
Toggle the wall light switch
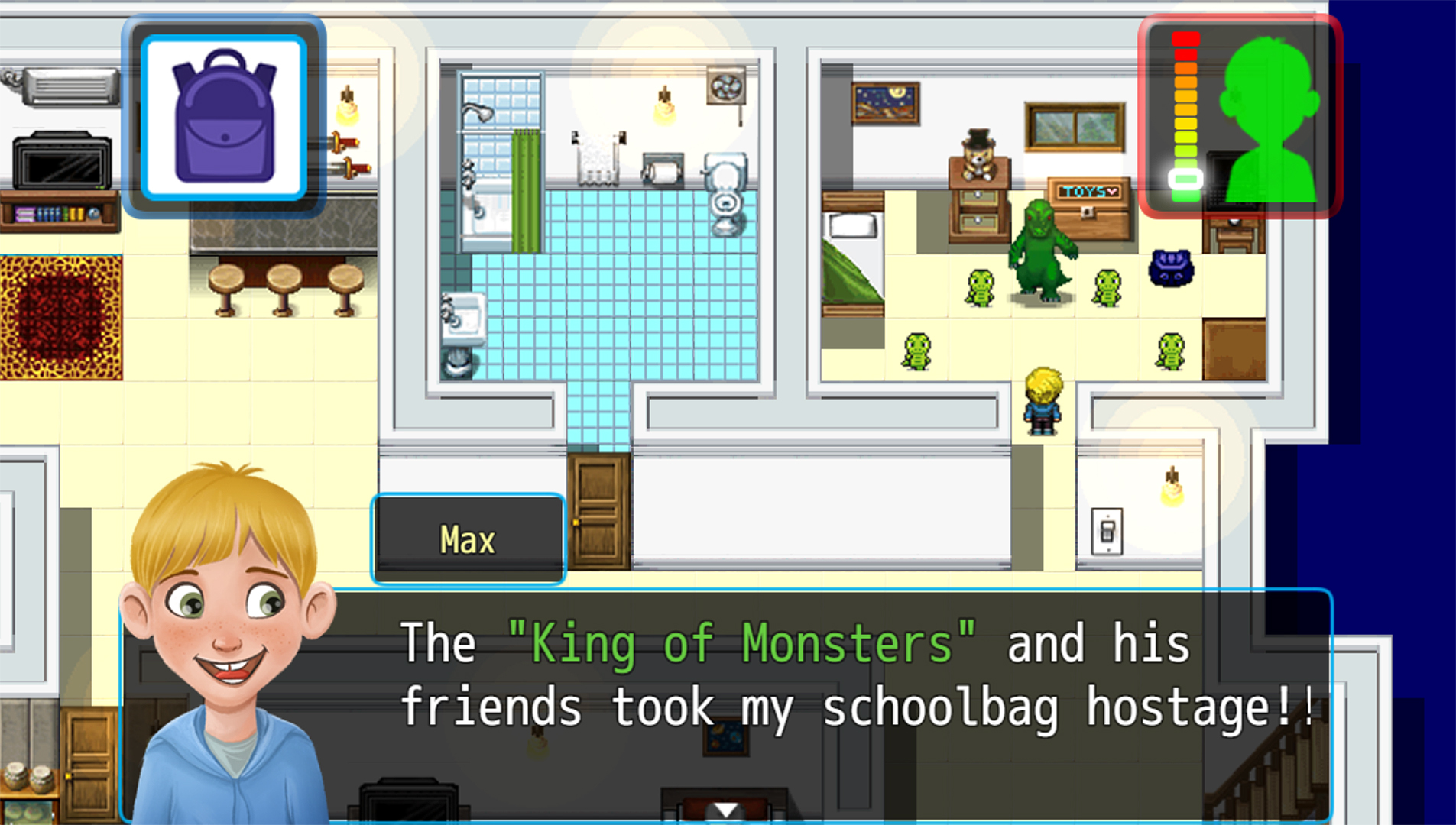coord(1107,531)
